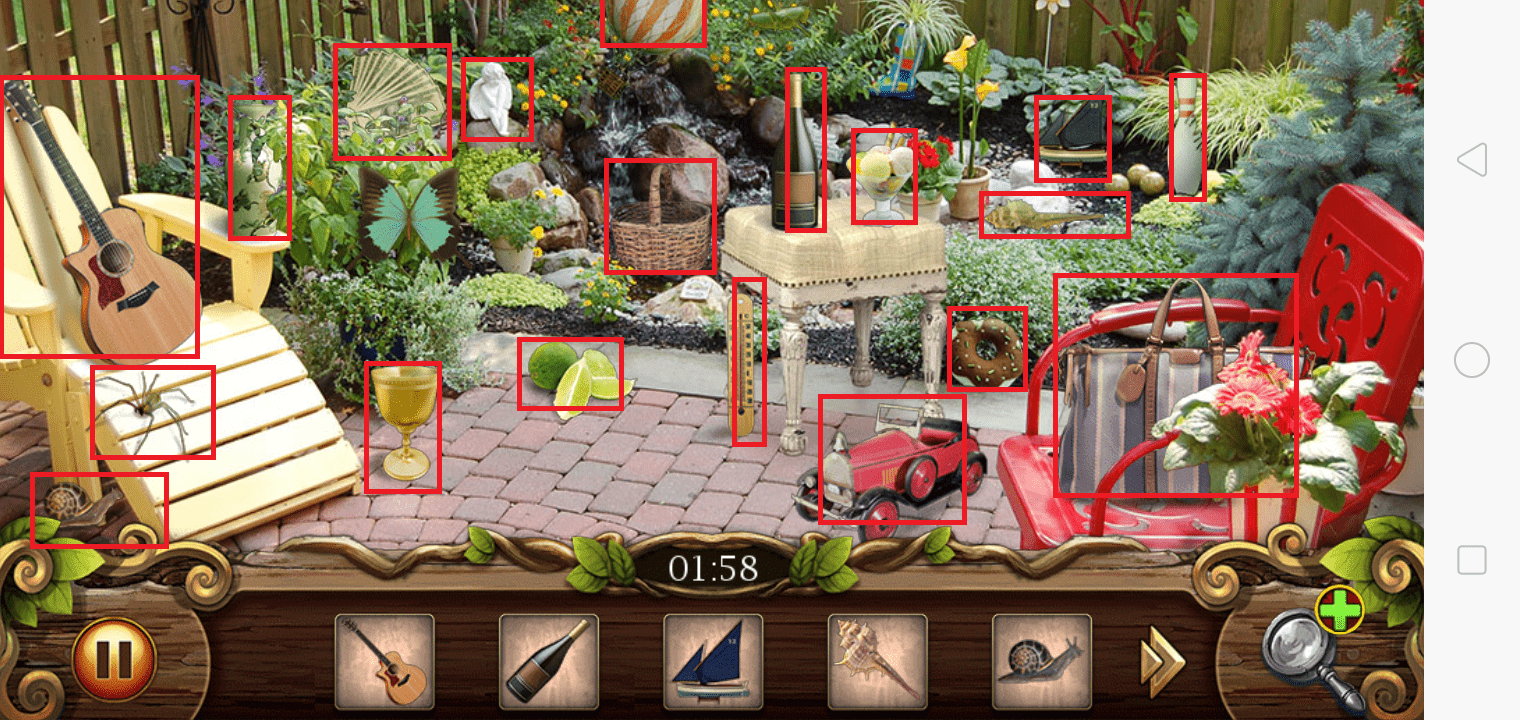The image size is (1520, 720).
Task: Click the spider on the yellow chair
Action: (150, 410)
